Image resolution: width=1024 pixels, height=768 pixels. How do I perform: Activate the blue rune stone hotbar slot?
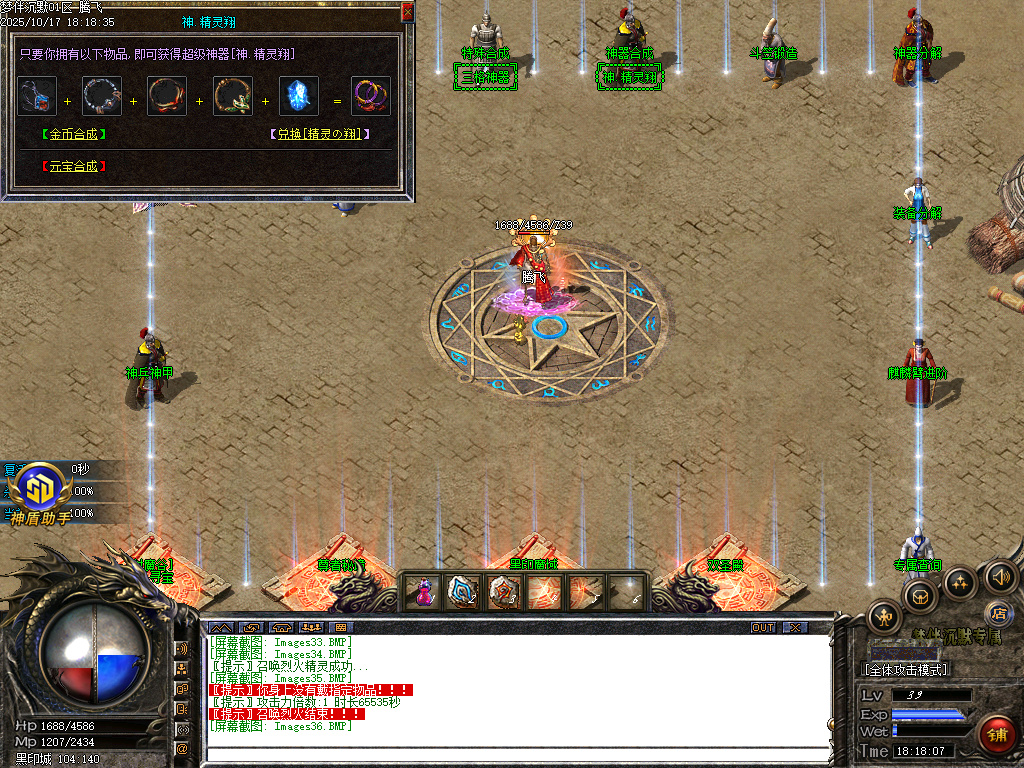coord(463,592)
